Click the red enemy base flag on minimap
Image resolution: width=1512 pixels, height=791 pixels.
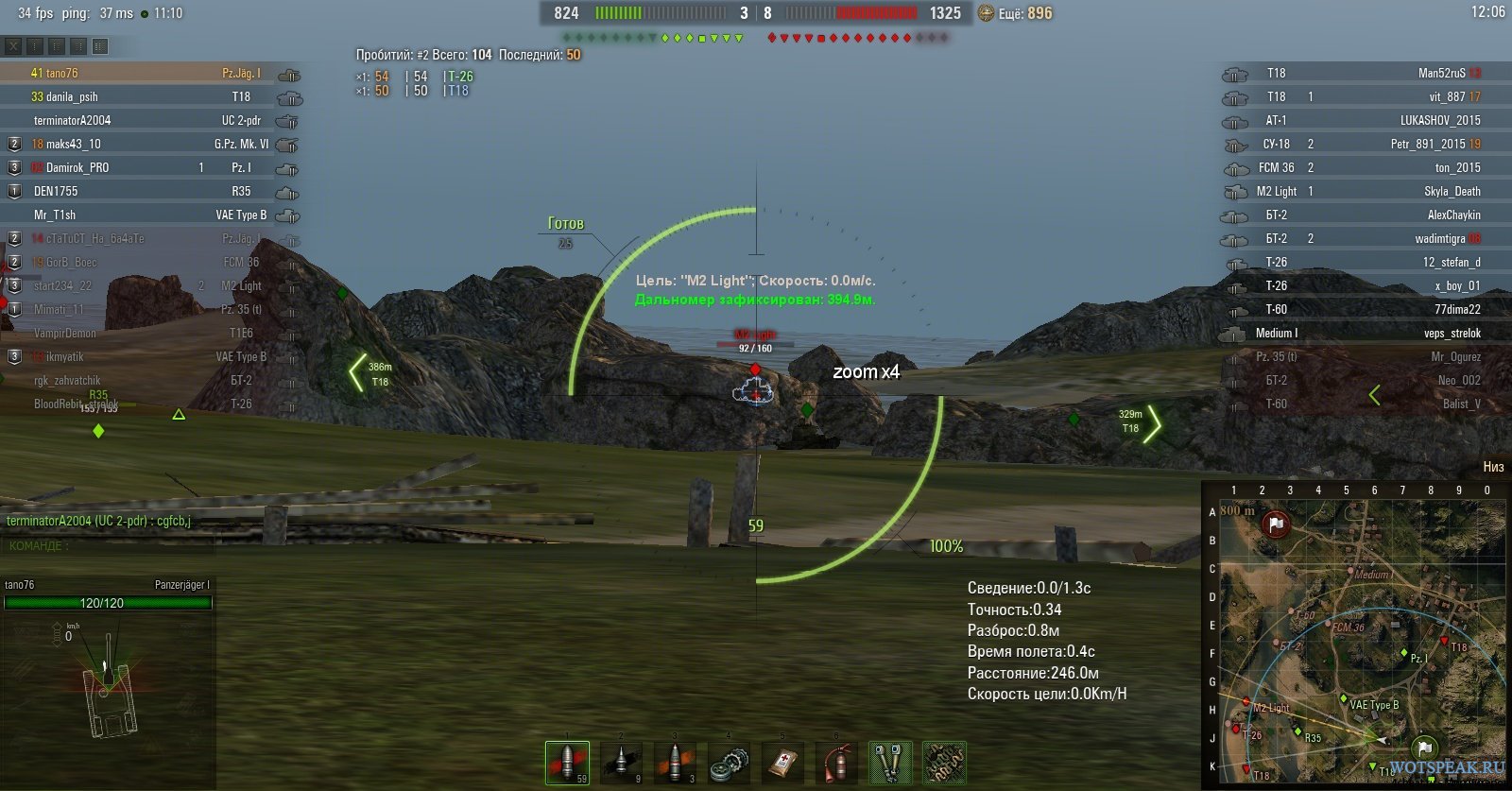(1276, 524)
